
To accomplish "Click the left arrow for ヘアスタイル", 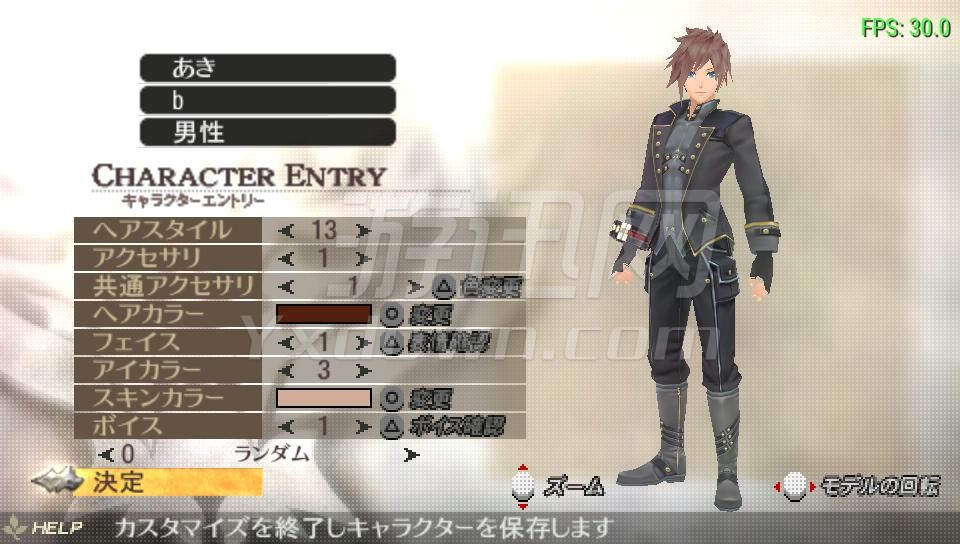I will tap(287, 231).
